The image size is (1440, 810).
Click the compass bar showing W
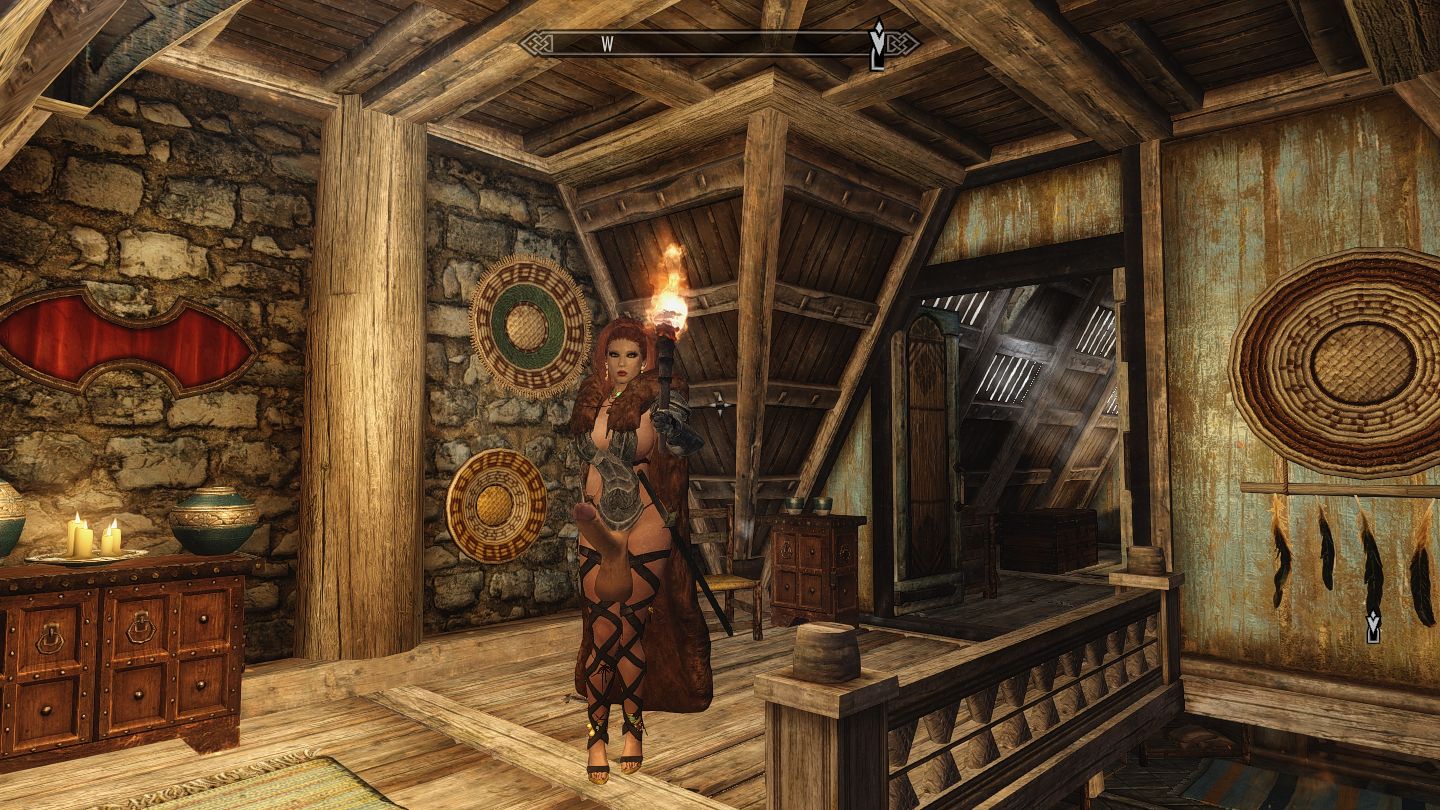click(x=718, y=43)
